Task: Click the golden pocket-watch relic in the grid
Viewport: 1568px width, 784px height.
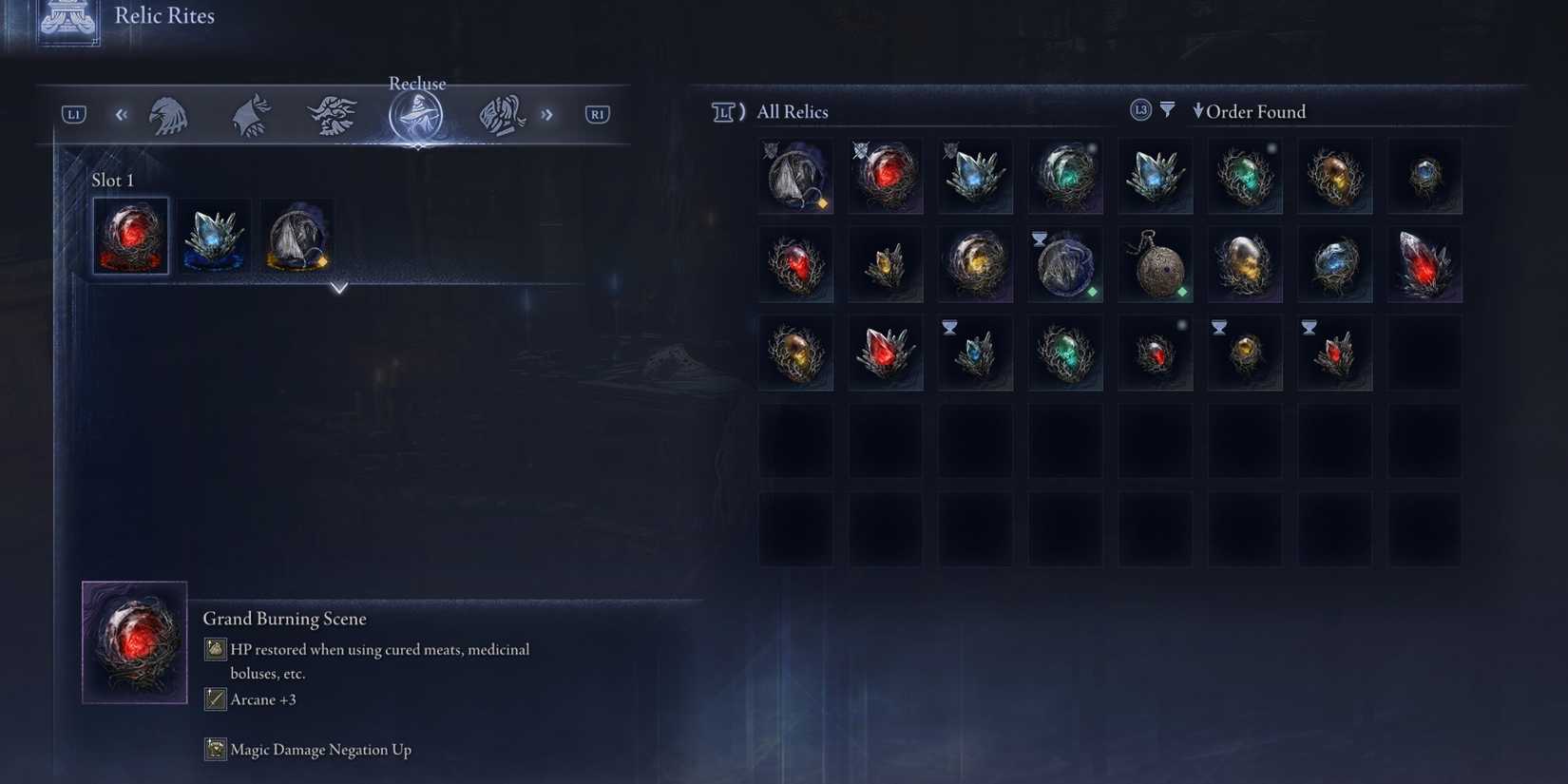Action: click(x=1155, y=263)
